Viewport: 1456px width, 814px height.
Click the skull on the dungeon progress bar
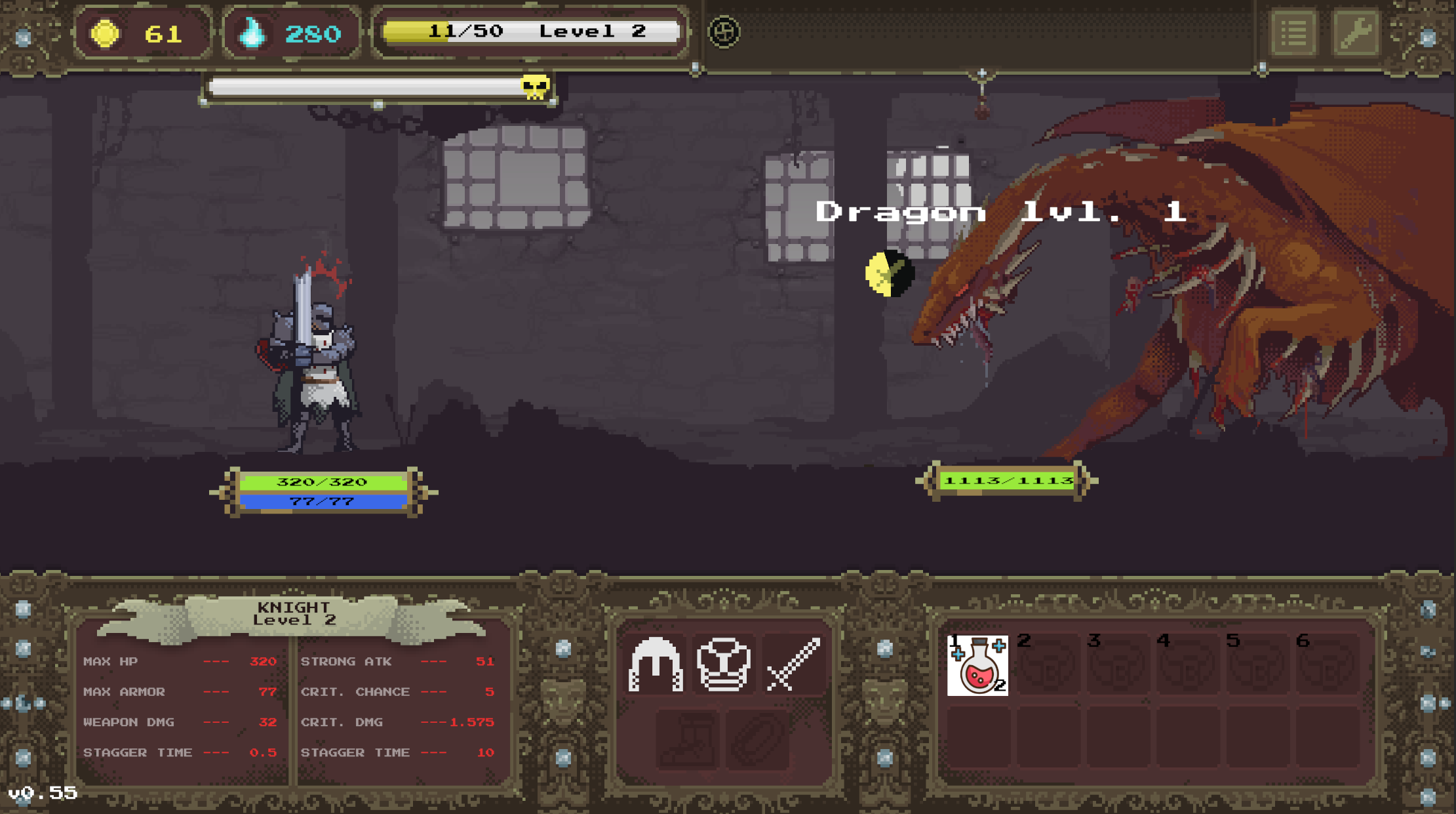(532, 87)
